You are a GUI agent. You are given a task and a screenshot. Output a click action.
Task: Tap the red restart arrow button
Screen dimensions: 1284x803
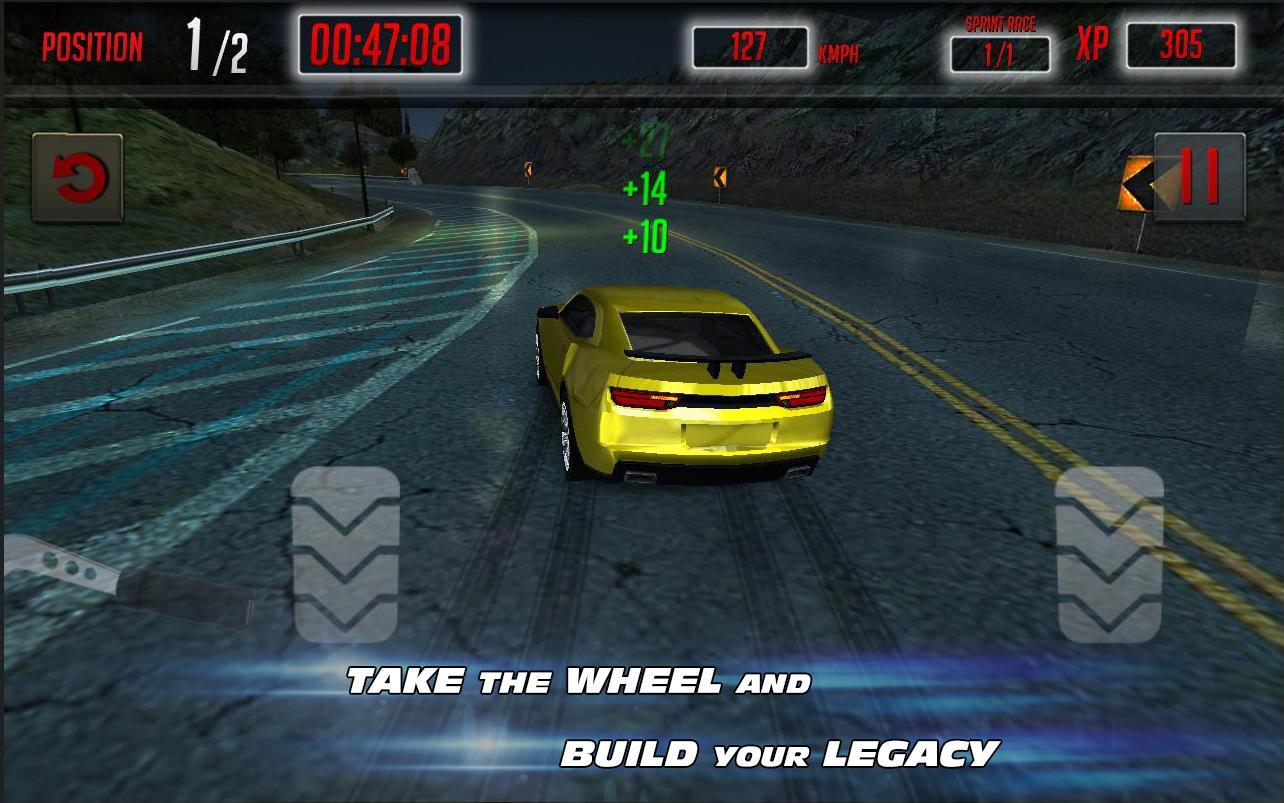click(77, 178)
